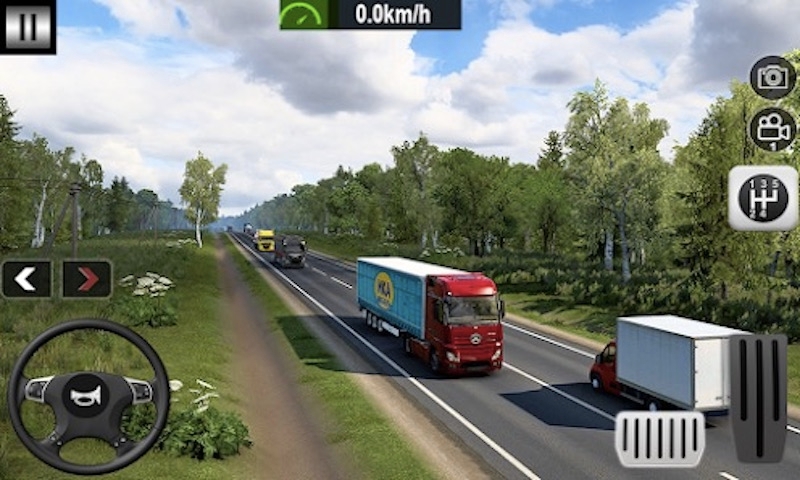Take a screenshot with the camera icon
The height and width of the screenshot is (480, 800).
772,77
